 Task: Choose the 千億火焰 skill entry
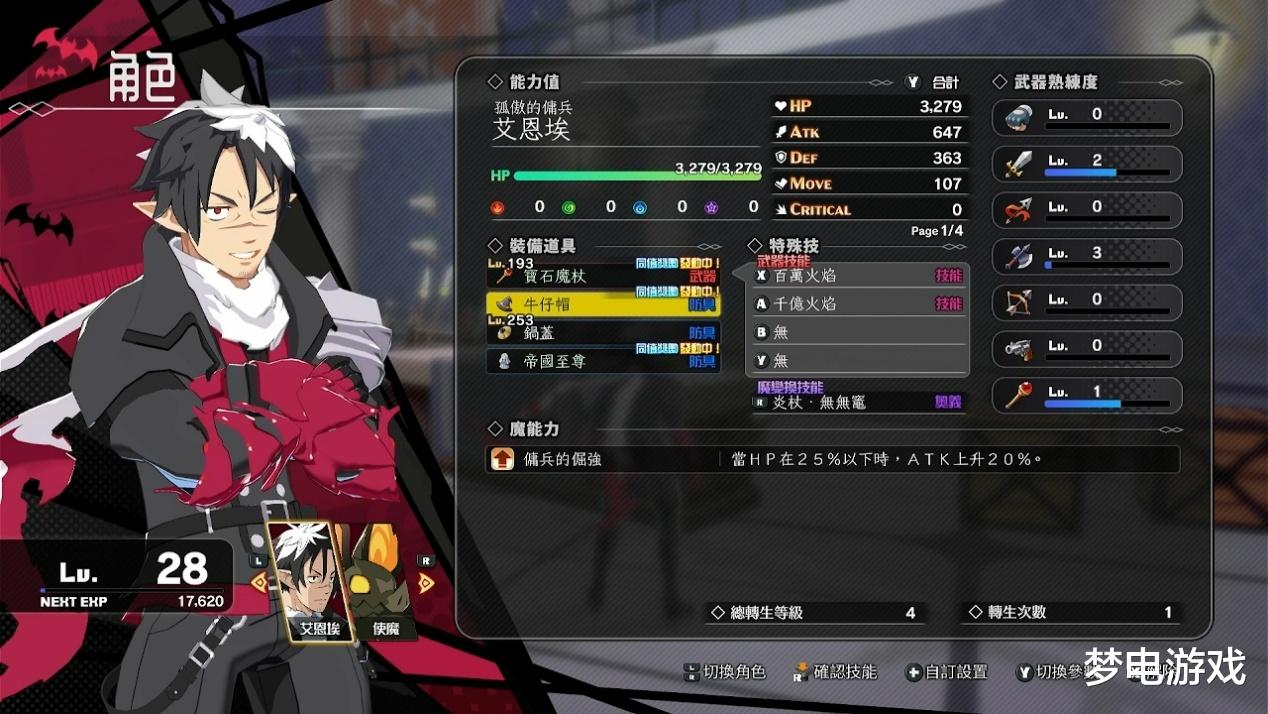[860, 304]
